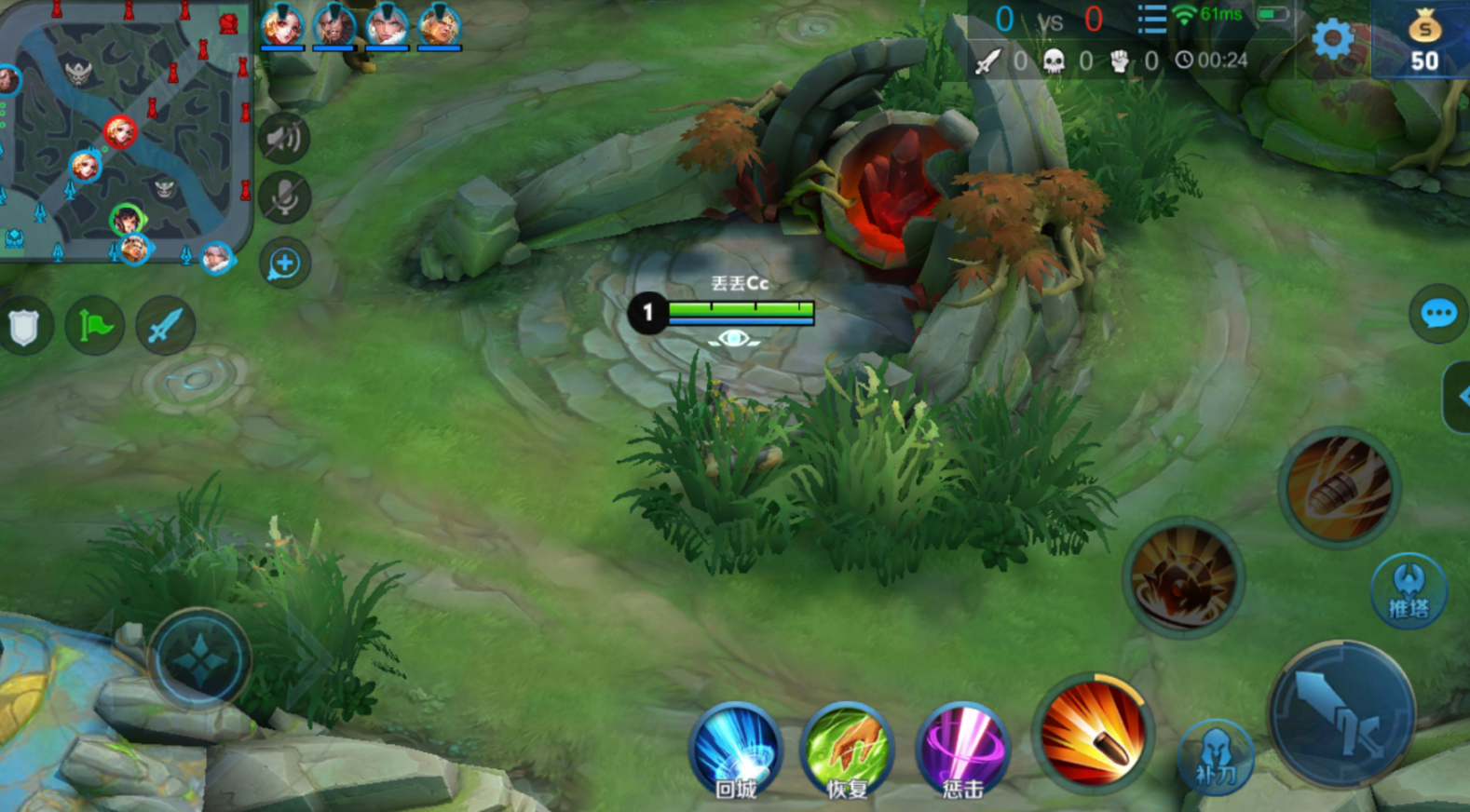
Task: Open the scoreboard list icon
Action: [x=1151, y=19]
